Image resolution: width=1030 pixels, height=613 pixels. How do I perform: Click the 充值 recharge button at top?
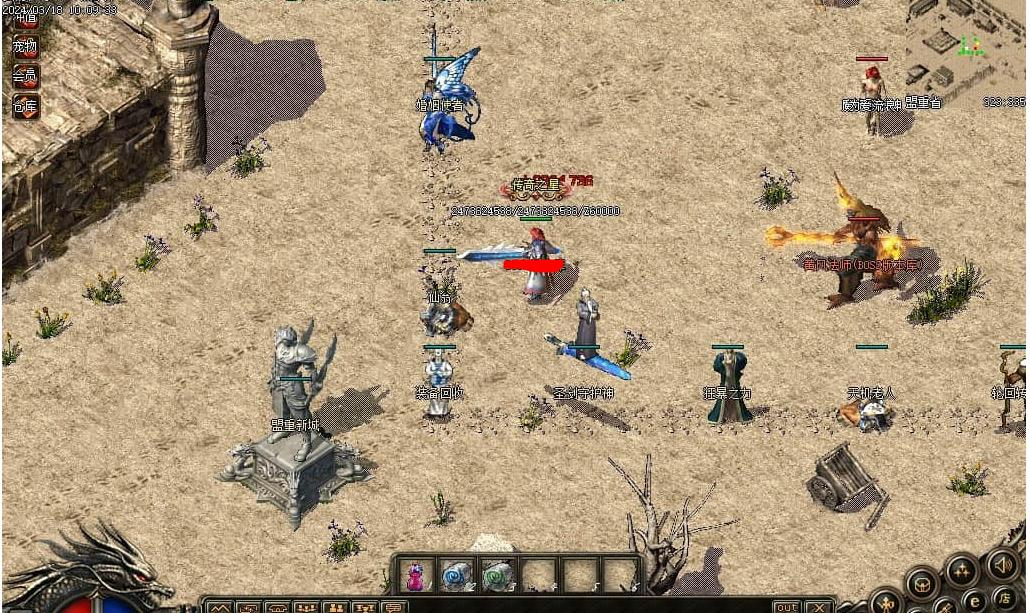coord(25,16)
